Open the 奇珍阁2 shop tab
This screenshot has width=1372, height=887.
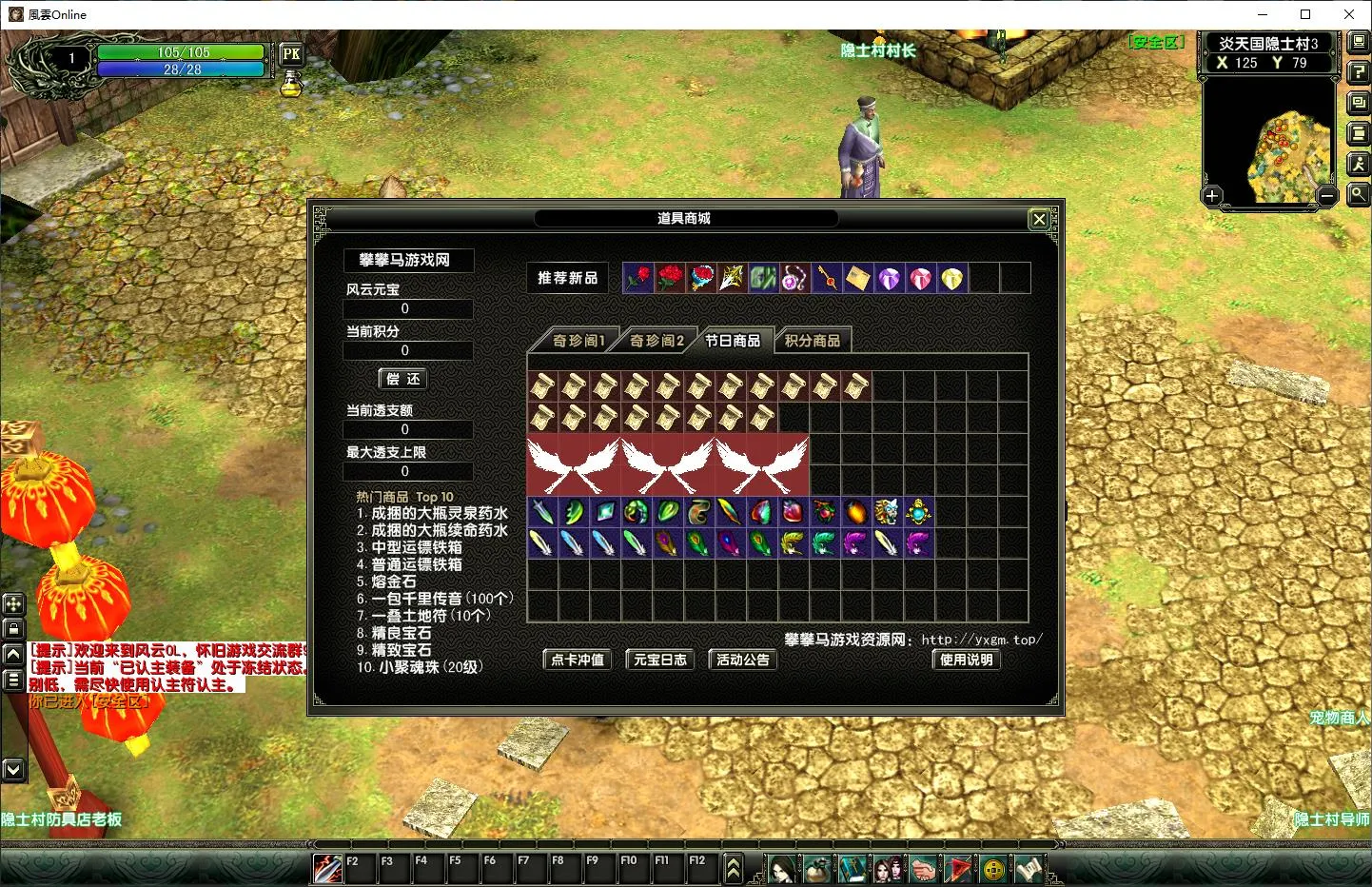point(657,340)
